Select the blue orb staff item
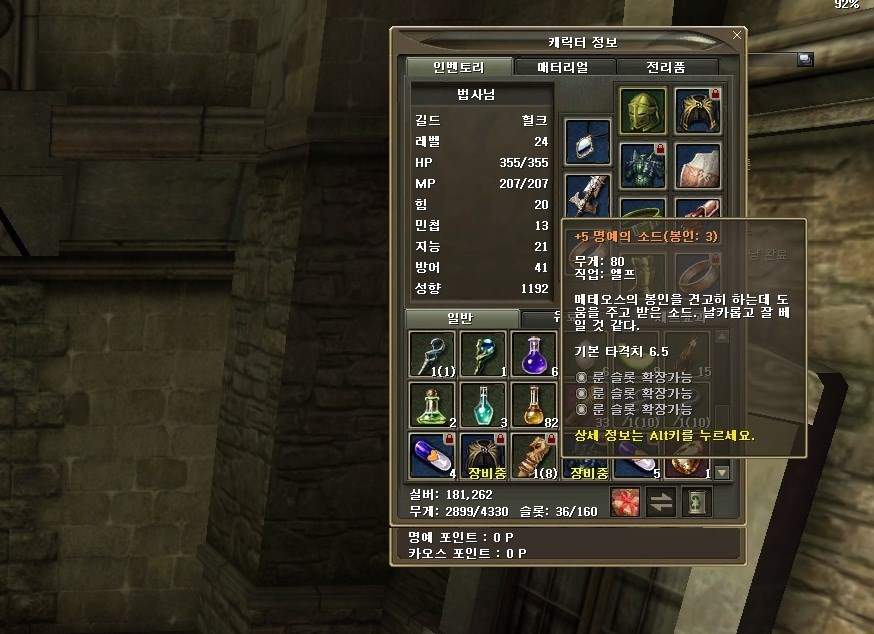This screenshot has height=634, width=874. coord(484,354)
